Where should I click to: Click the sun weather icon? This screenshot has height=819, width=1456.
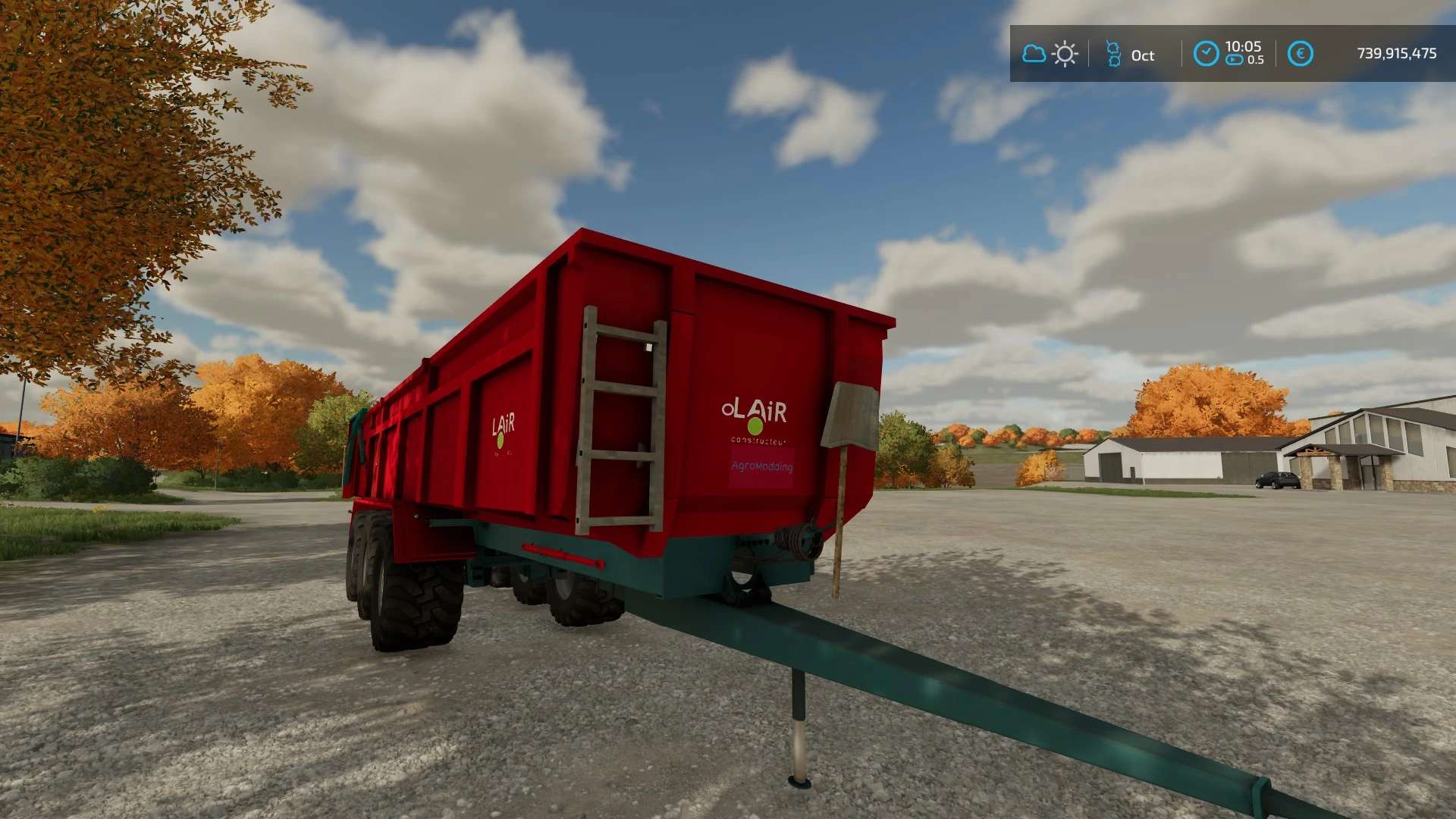pos(1065,55)
